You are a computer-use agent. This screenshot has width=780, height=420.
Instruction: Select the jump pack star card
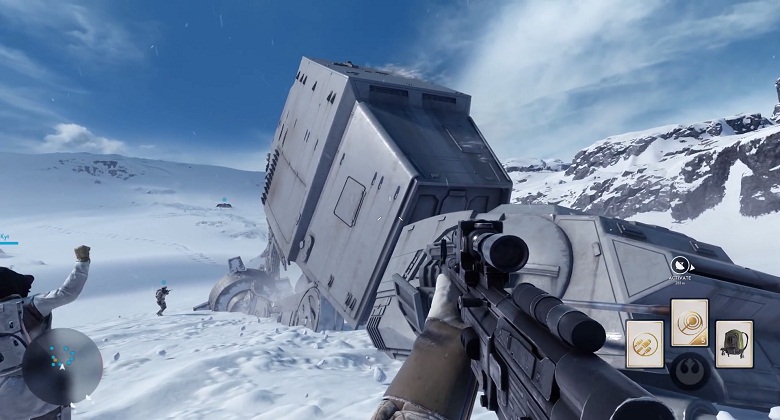(734, 343)
